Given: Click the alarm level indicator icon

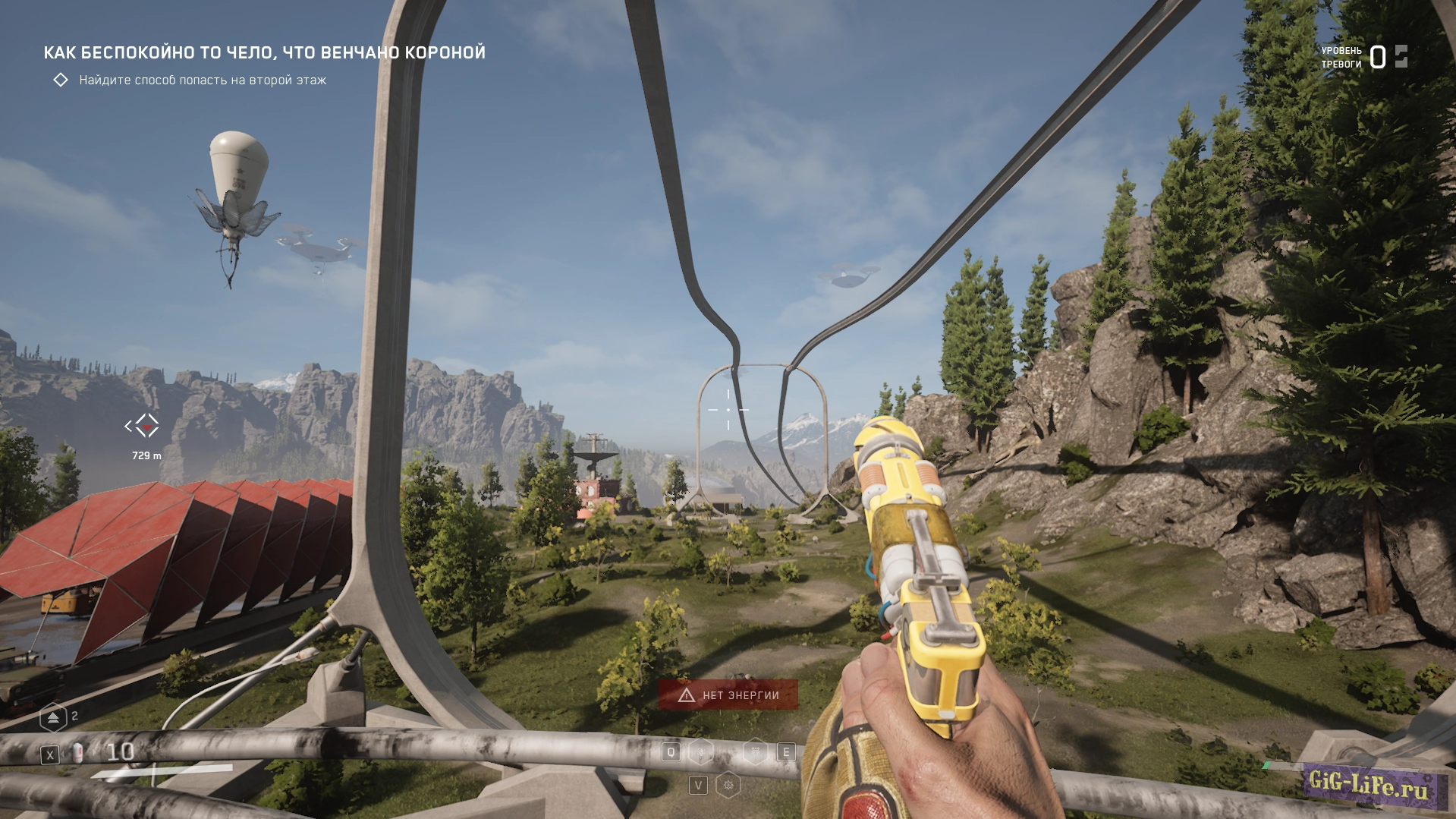Looking at the screenshot, I should coord(1401,57).
